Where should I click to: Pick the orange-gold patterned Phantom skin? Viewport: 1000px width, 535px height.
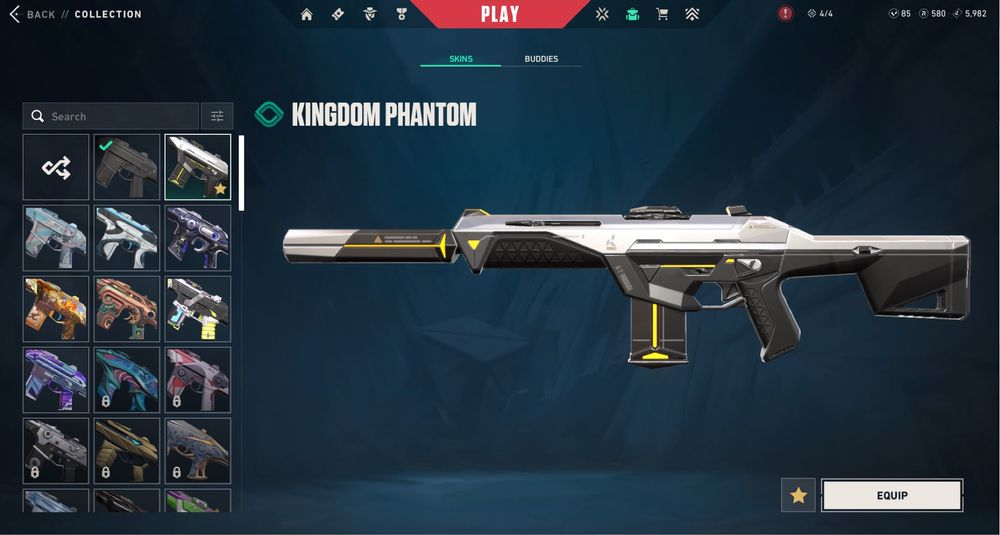pos(56,309)
